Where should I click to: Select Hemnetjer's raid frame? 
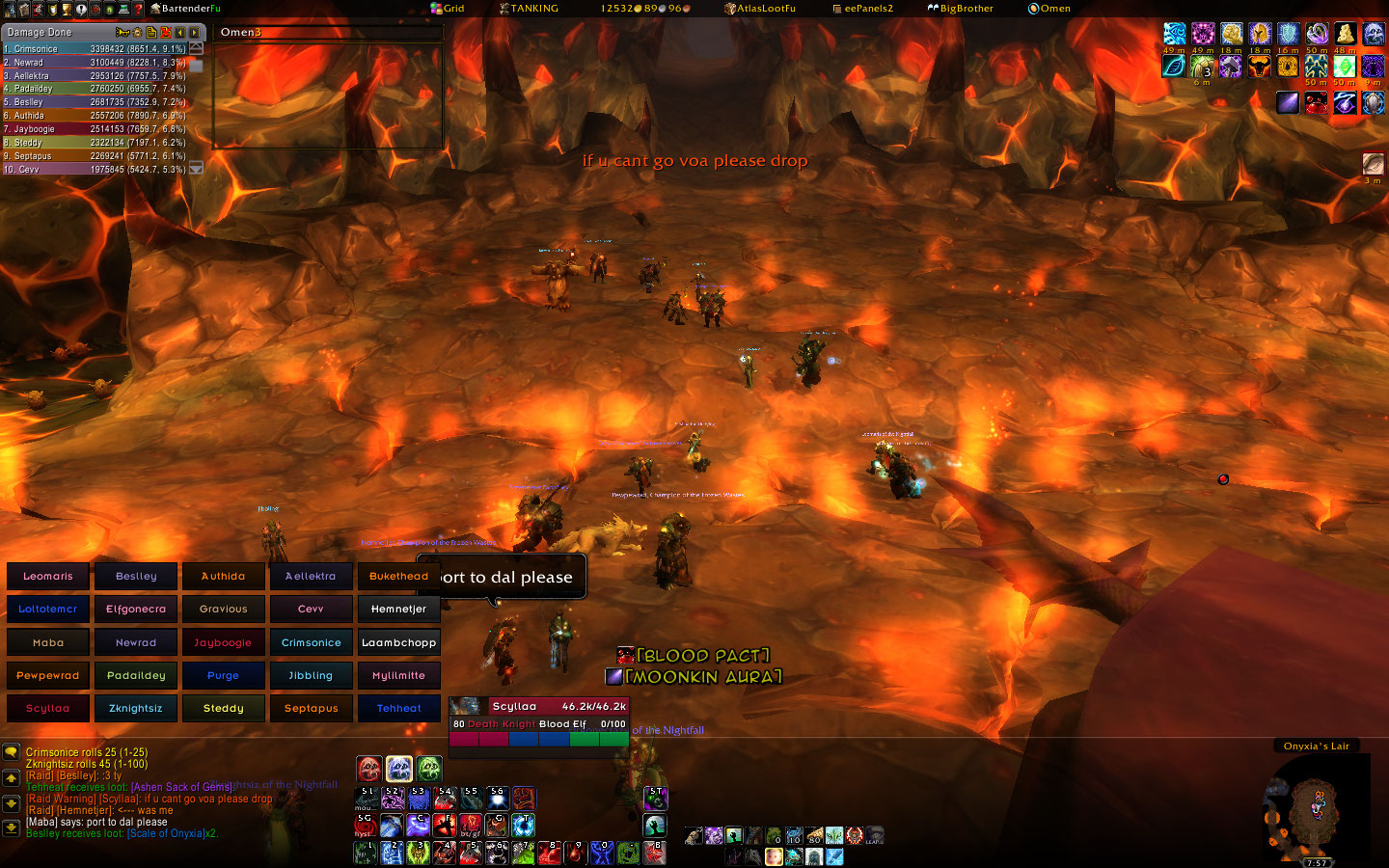398,609
